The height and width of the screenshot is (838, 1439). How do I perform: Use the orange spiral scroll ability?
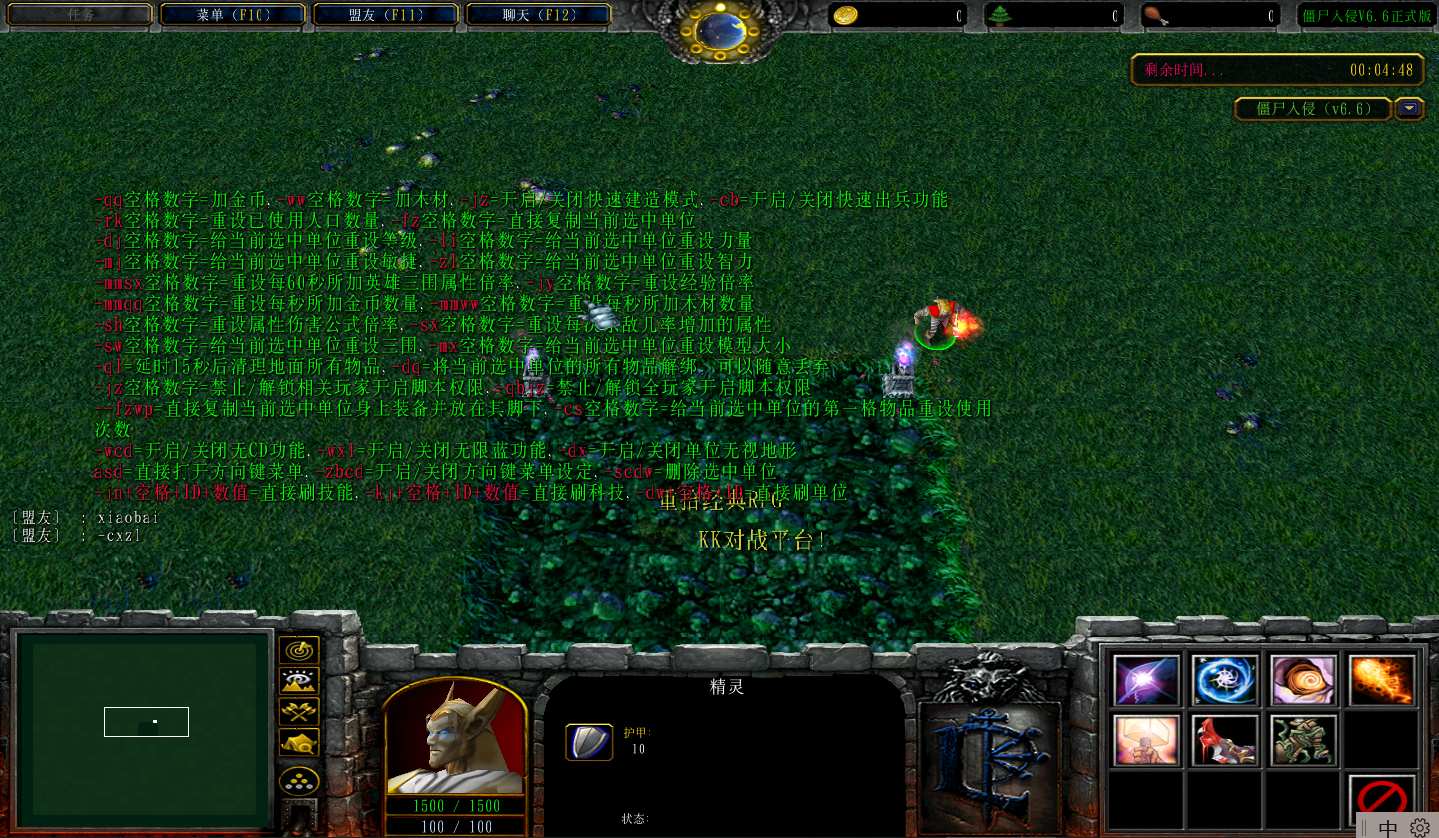pos(1303,680)
